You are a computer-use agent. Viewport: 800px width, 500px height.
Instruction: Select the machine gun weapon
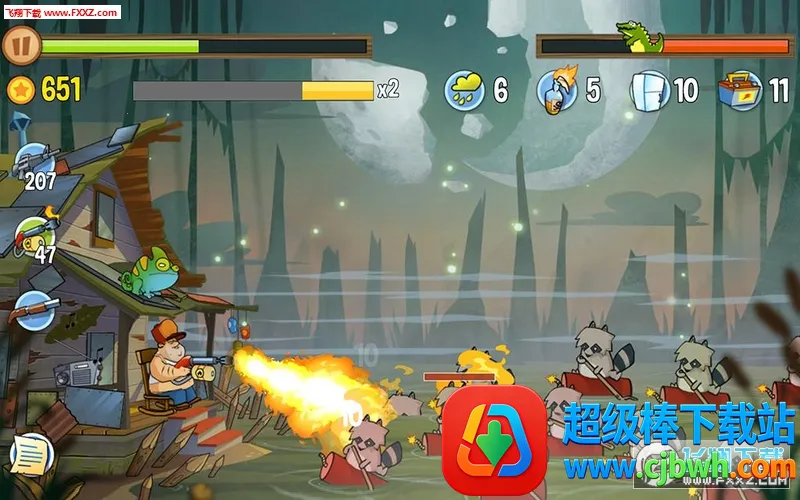pyautogui.click(x=36, y=162)
